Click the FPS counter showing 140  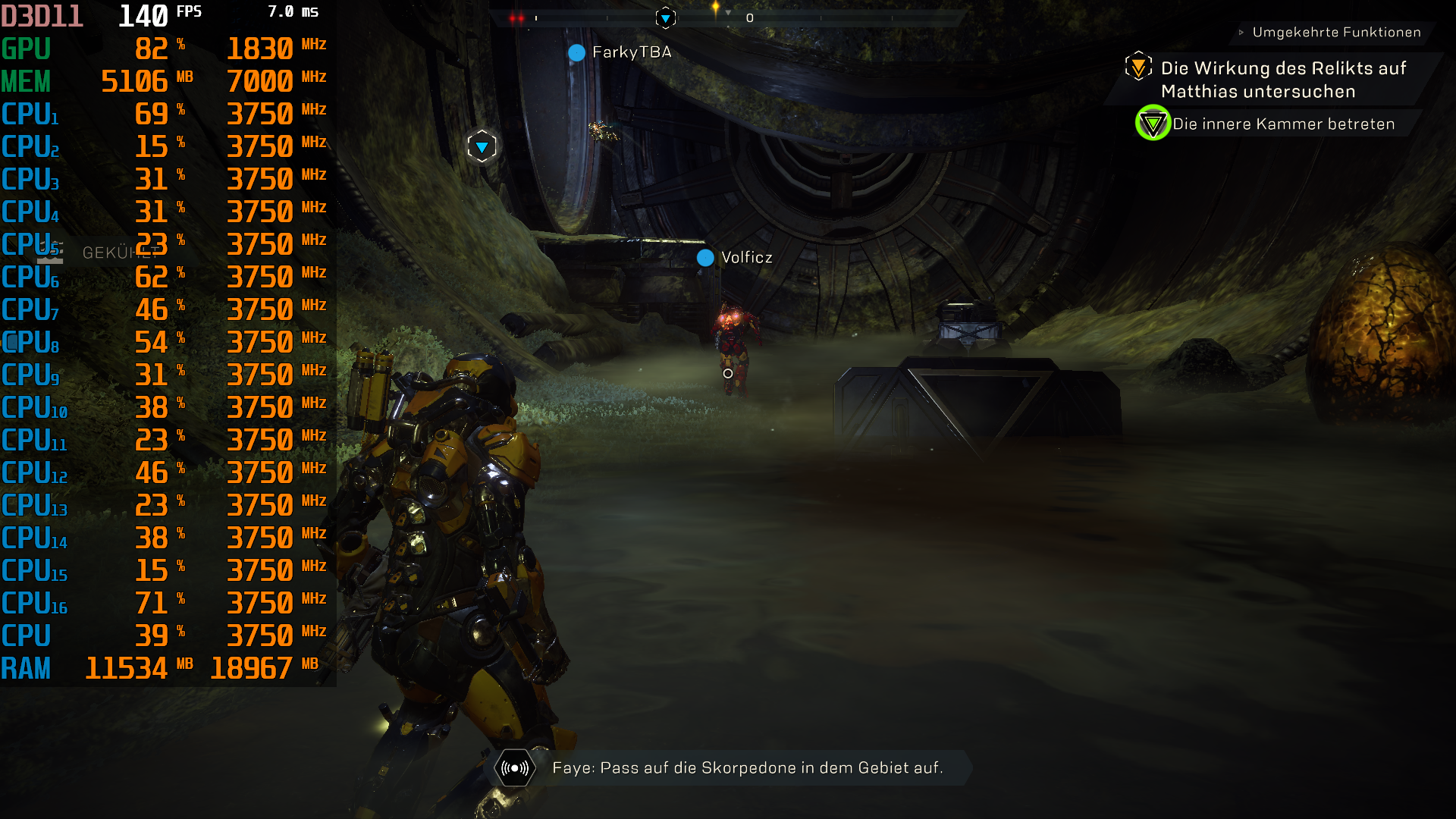point(143,16)
